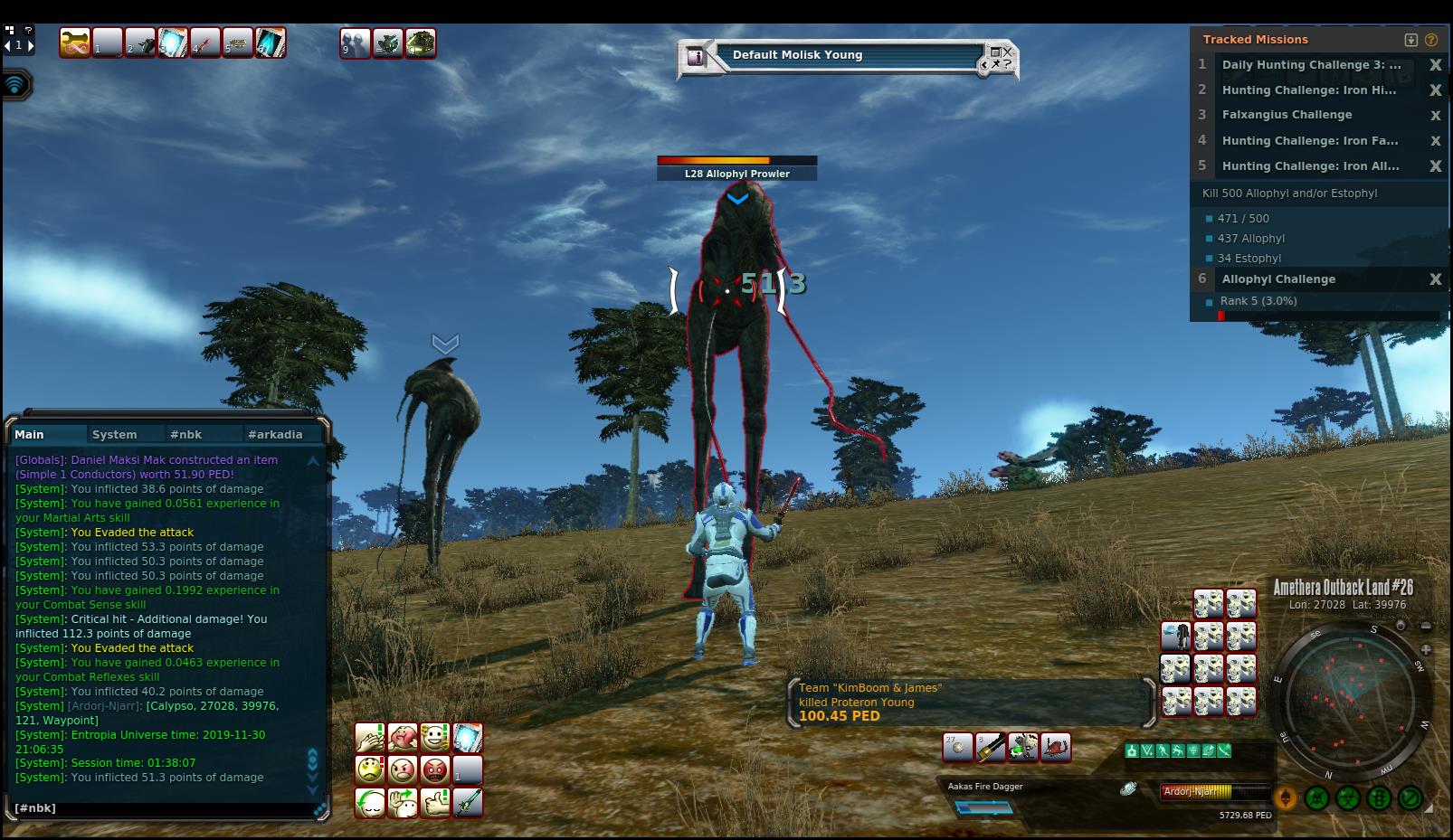This screenshot has height=840, width=1453.
Task: Select the green sword icon action slot
Action: tap(468, 803)
